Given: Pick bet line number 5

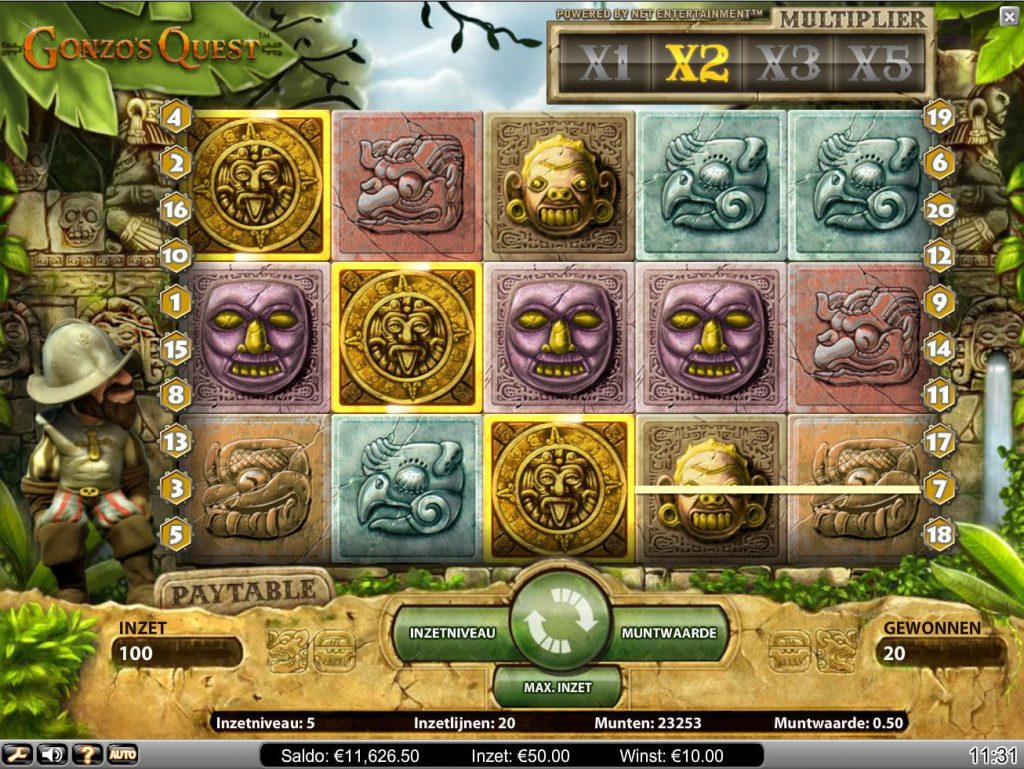Looking at the screenshot, I should pos(176,534).
